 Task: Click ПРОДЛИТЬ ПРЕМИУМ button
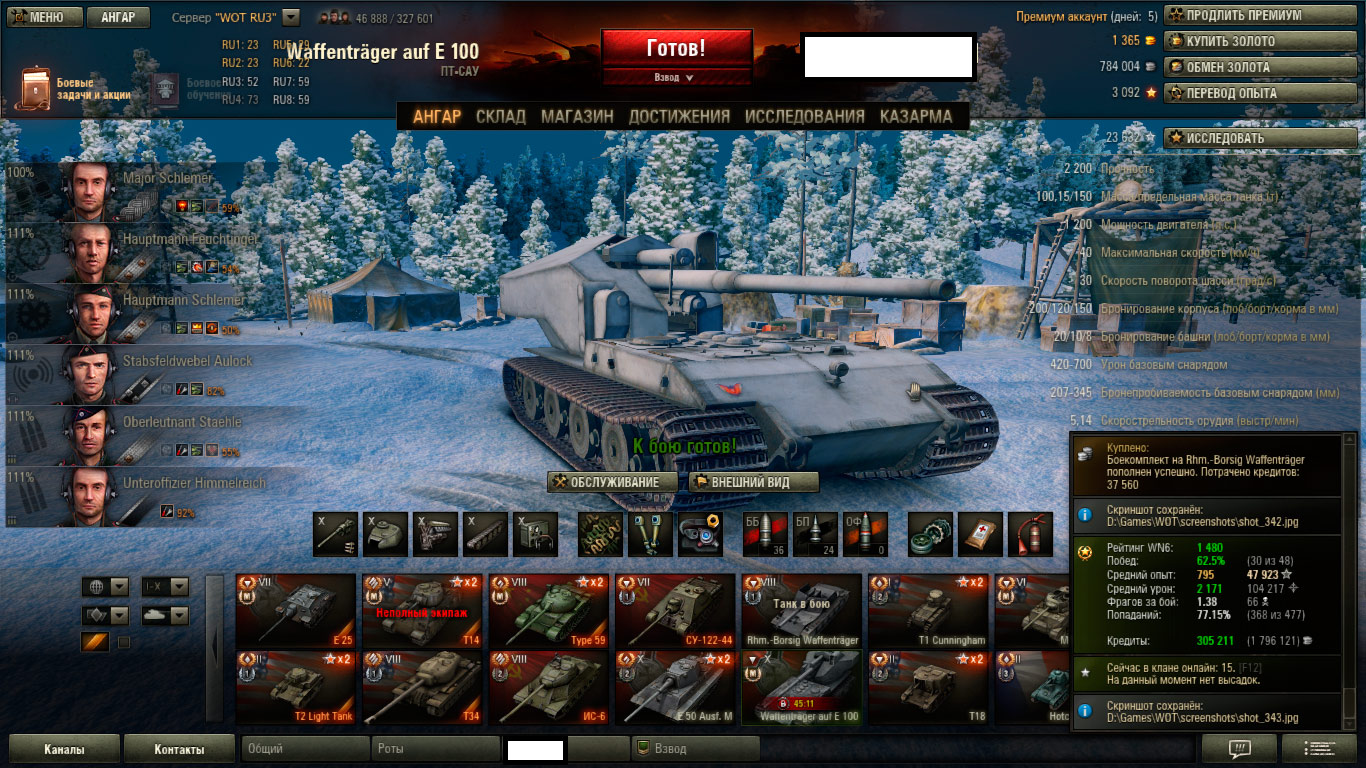click(x=1260, y=15)
